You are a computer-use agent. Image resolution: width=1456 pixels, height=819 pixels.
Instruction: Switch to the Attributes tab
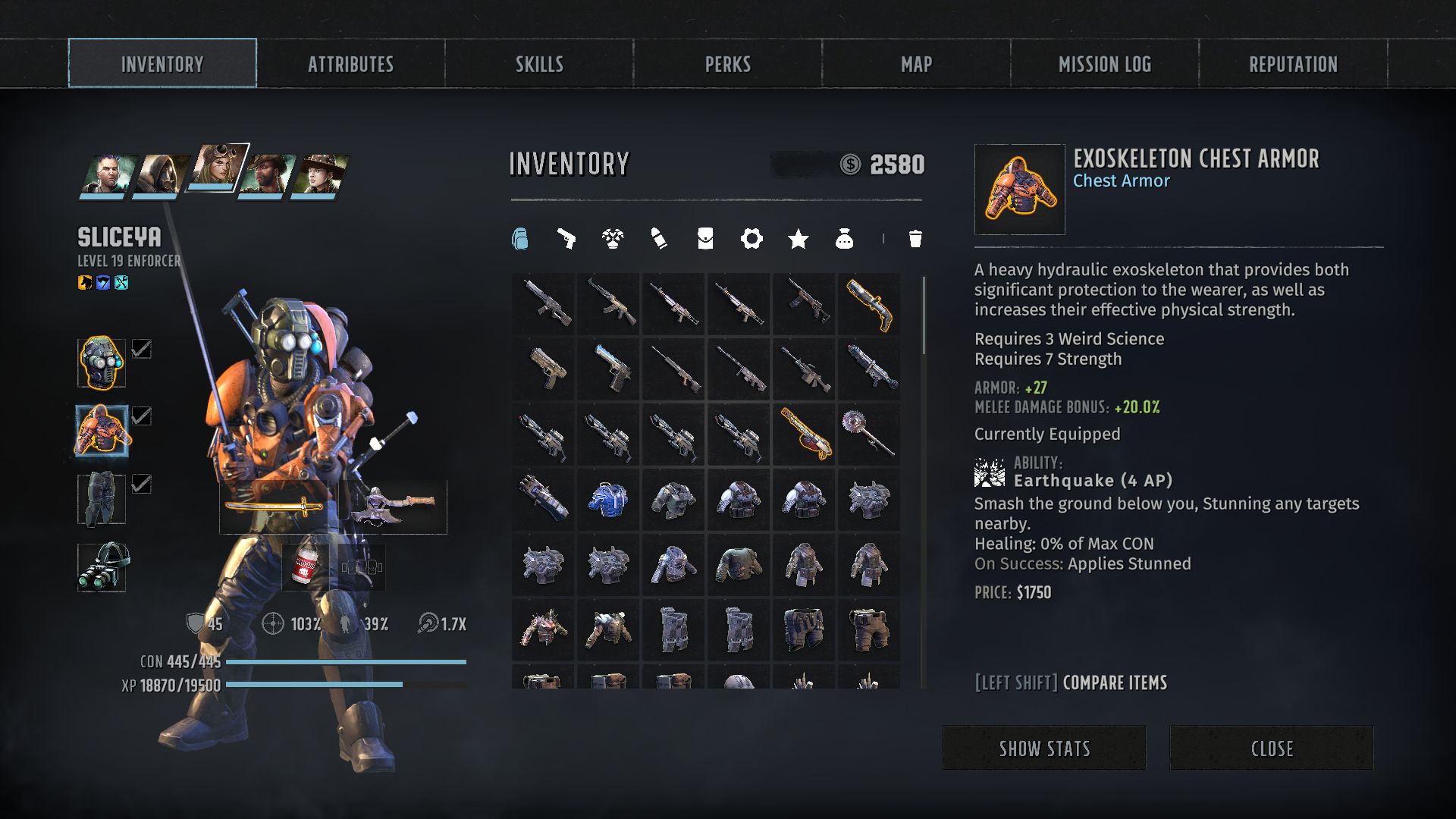(350, 64)
